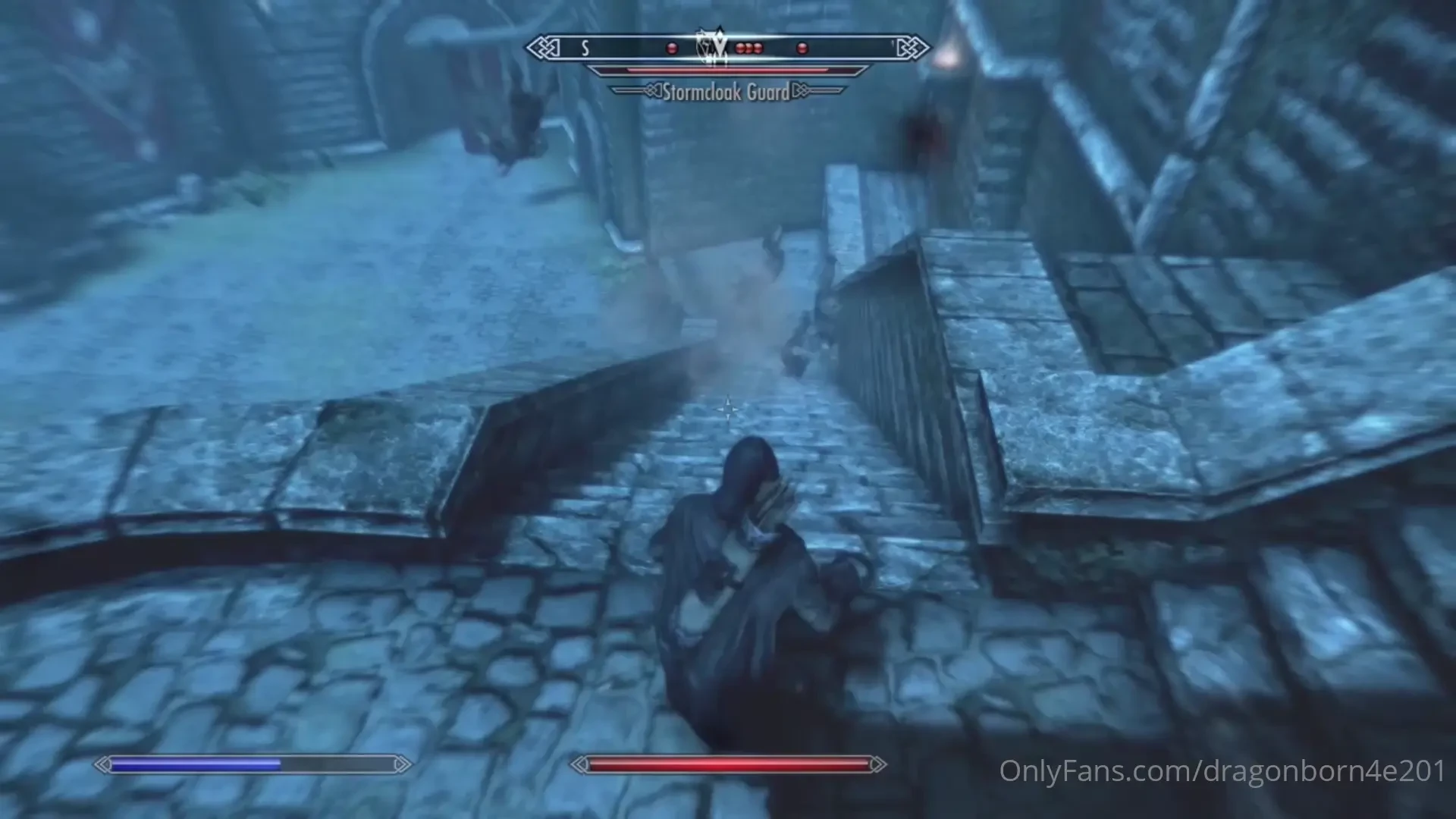1456x819 pixels.
Task: Select the S direction marker on the compass
Action: (x=584, y=48)
